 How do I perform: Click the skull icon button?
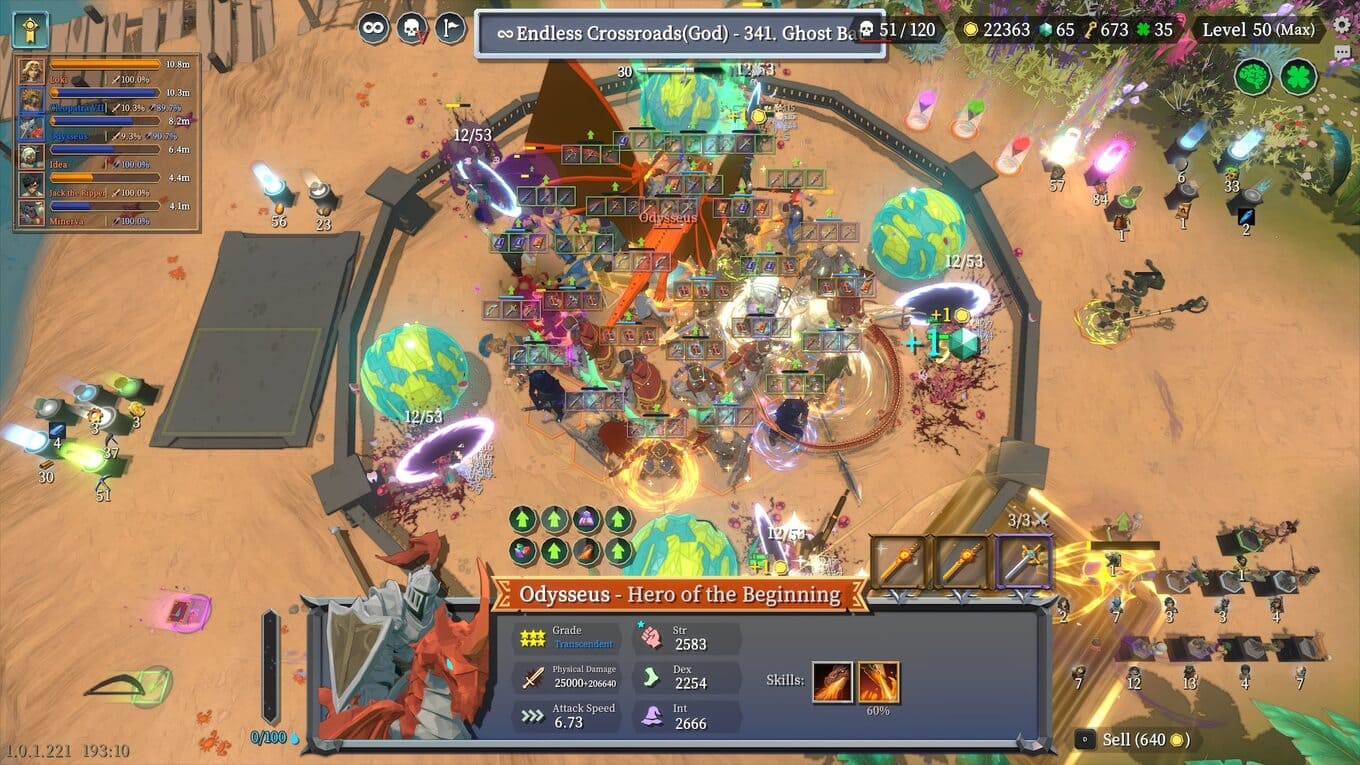pos(412,28)
